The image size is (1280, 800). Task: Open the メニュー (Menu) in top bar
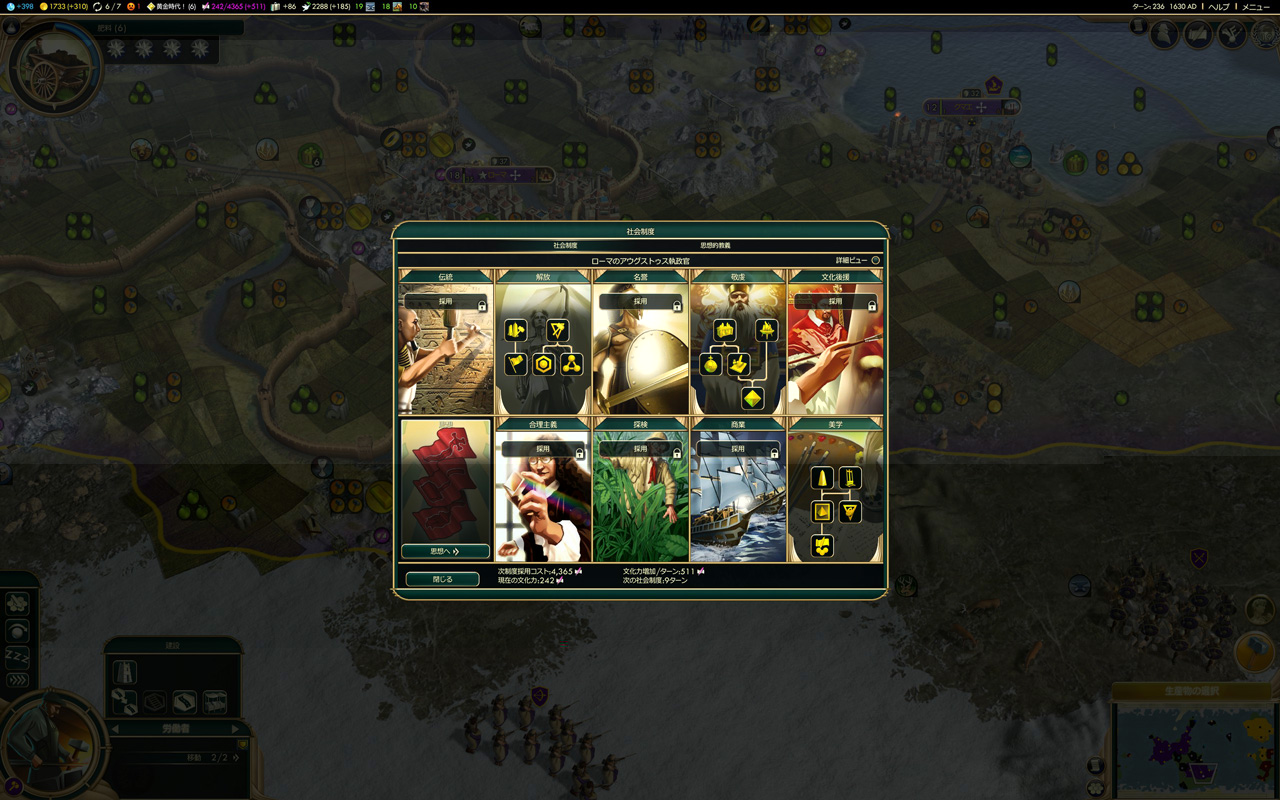point(1256,7)
